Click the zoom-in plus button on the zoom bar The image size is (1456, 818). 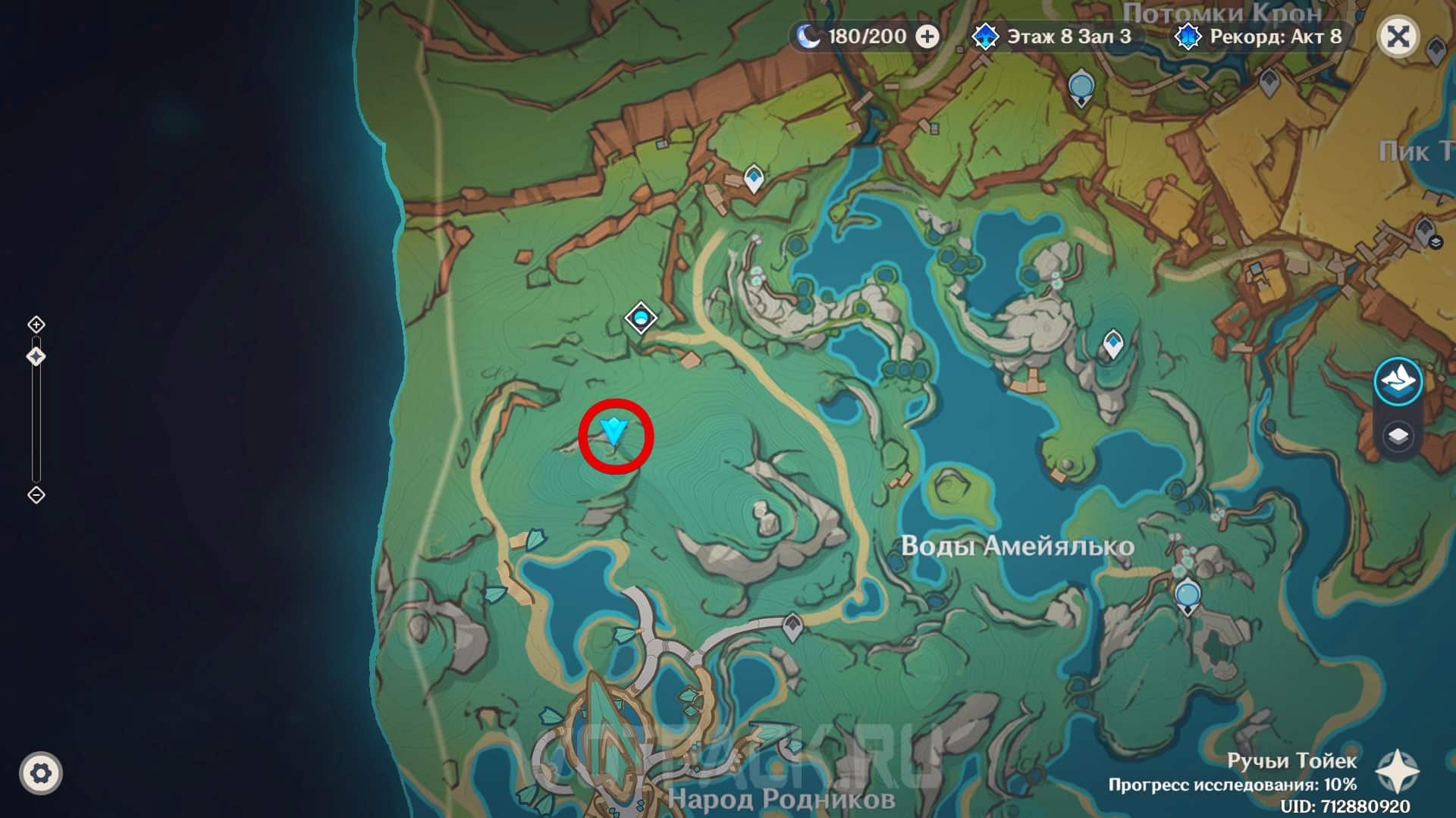click(x=36, y=324)
